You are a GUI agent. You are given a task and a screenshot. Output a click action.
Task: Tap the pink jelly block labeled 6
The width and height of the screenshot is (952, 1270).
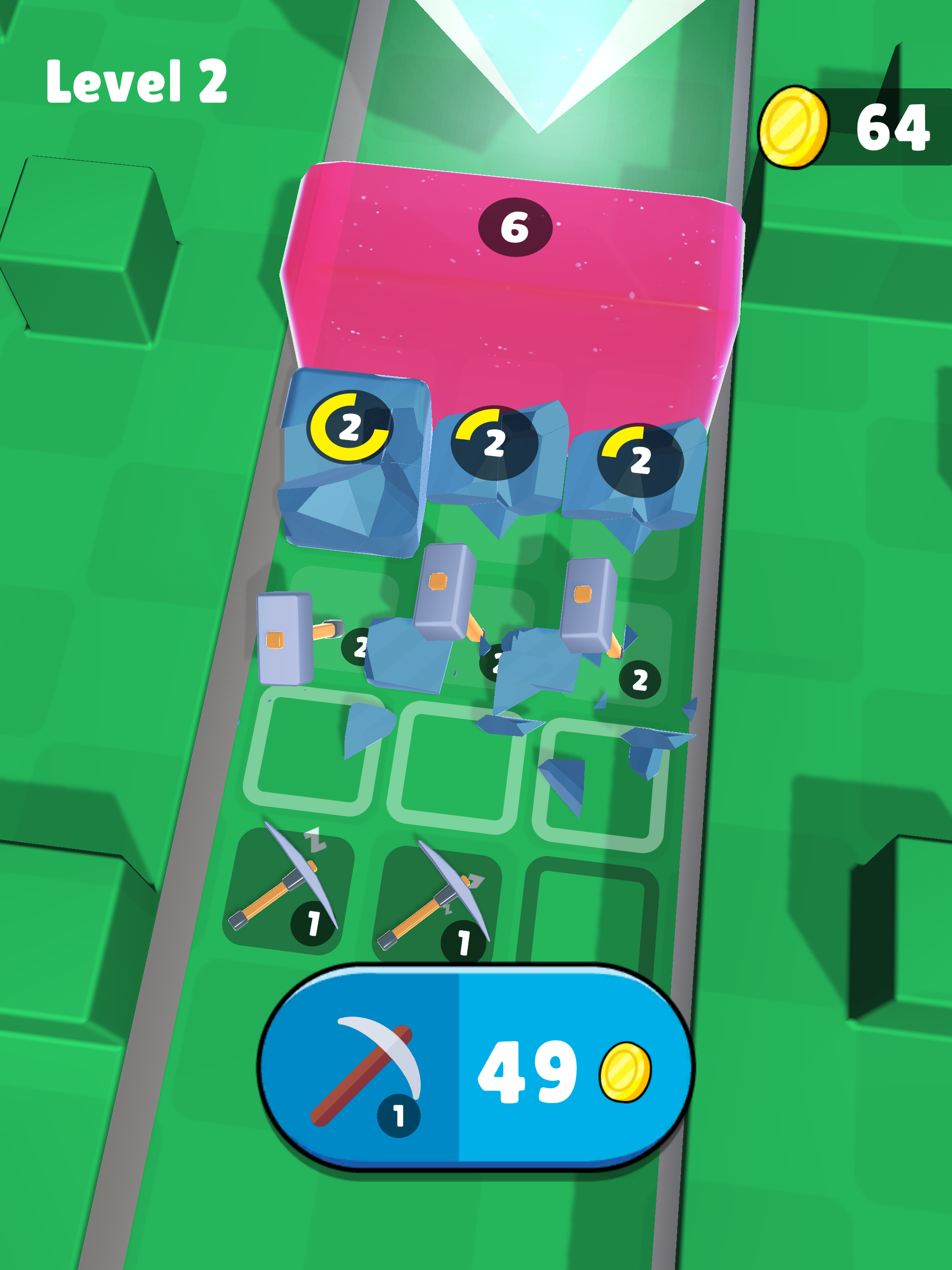point(511,270)
